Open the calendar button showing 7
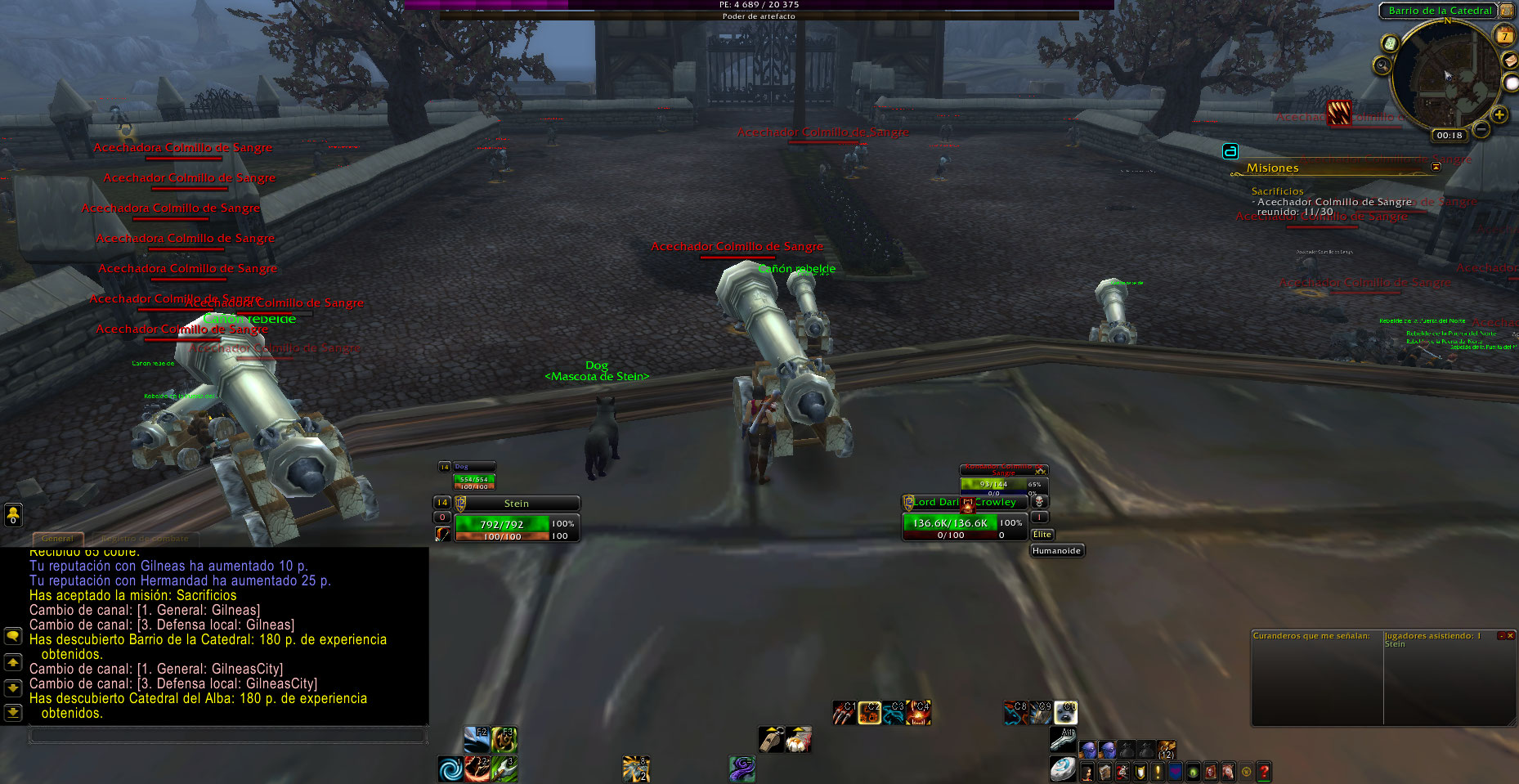Screen dimensions: 1519x784 click(x=1504, y=36)
